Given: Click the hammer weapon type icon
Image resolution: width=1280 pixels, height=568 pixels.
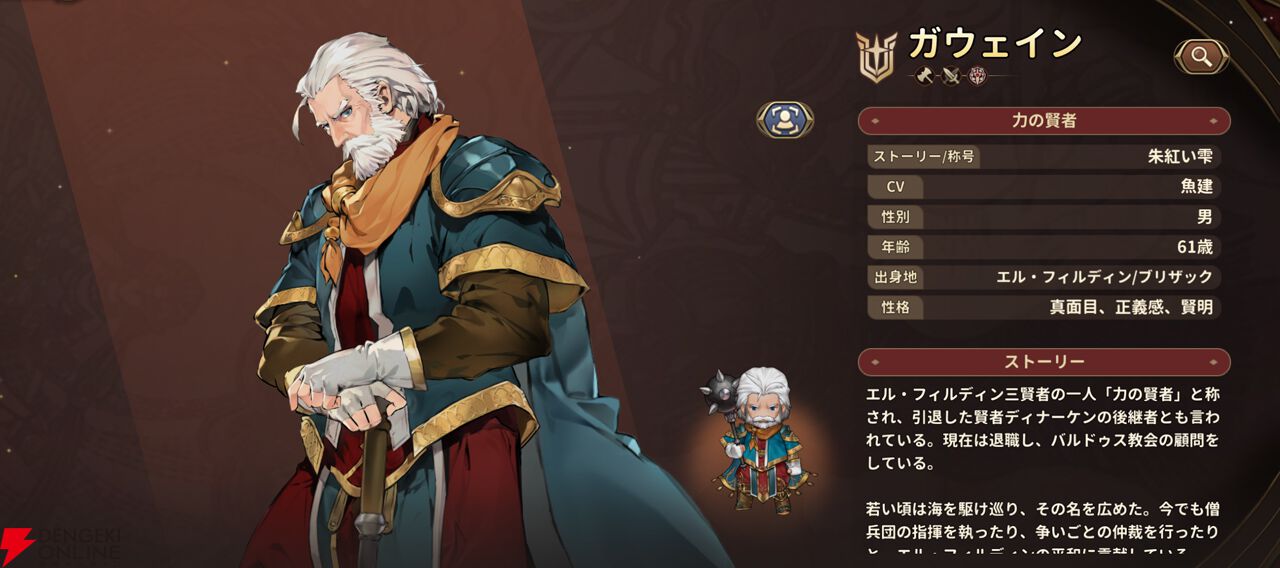Looking at the screenshot, I should click(925, 76).
